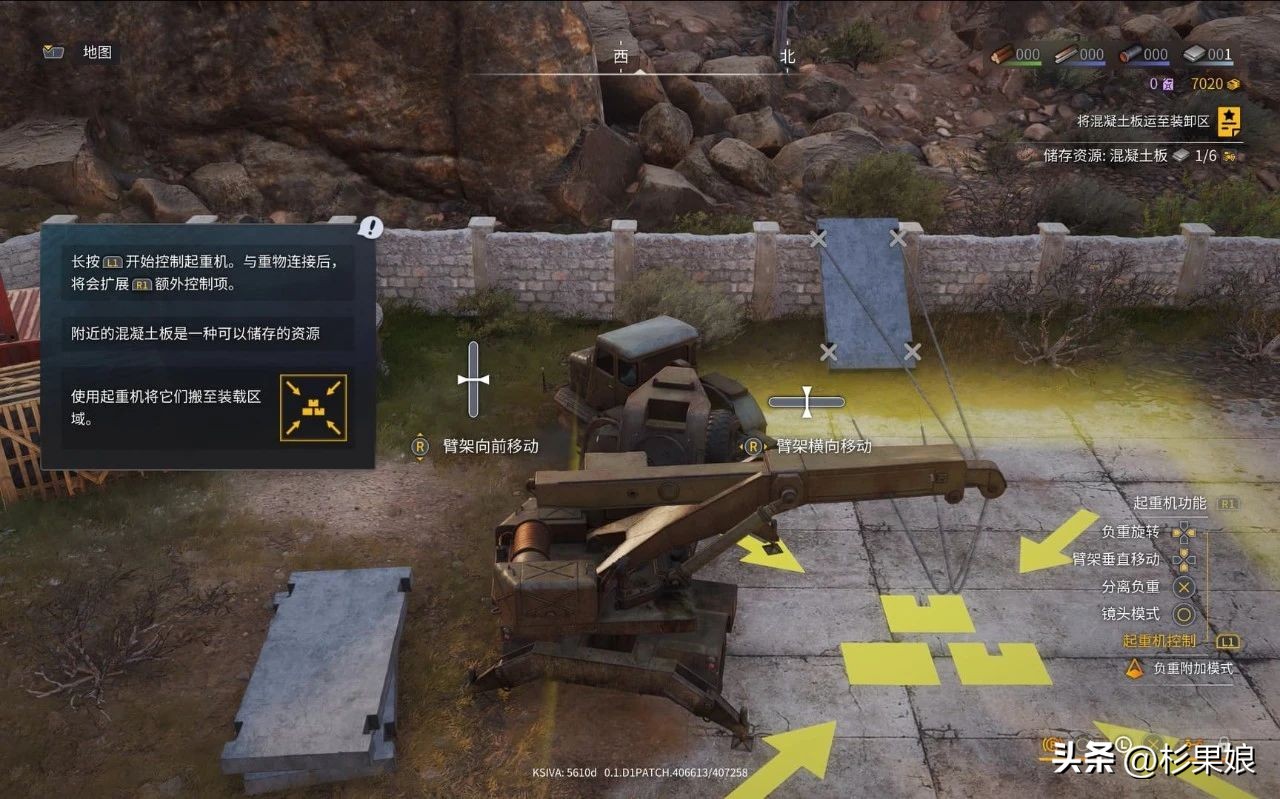Open the 地图 map button
This screenshot has height=799, width=1280.
[80, 52]
